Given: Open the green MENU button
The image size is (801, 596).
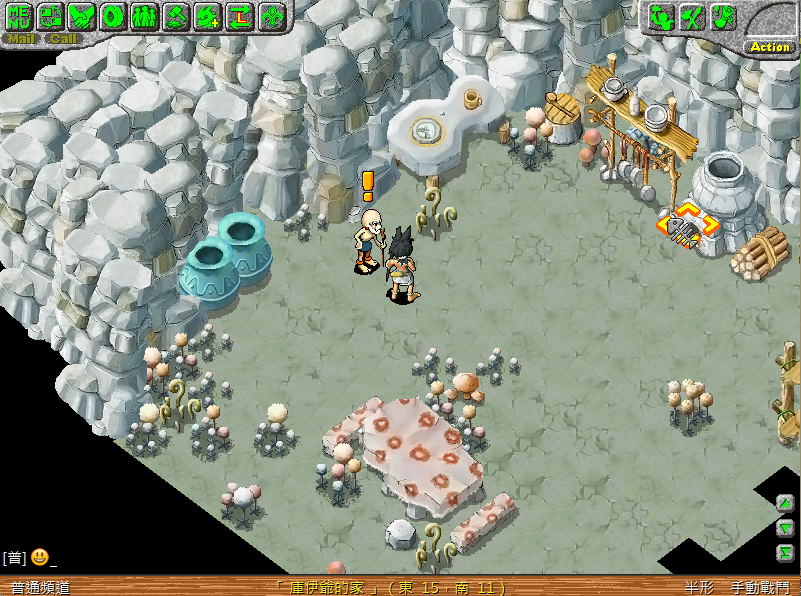Looking at the screenshot, I should (19, 16).
